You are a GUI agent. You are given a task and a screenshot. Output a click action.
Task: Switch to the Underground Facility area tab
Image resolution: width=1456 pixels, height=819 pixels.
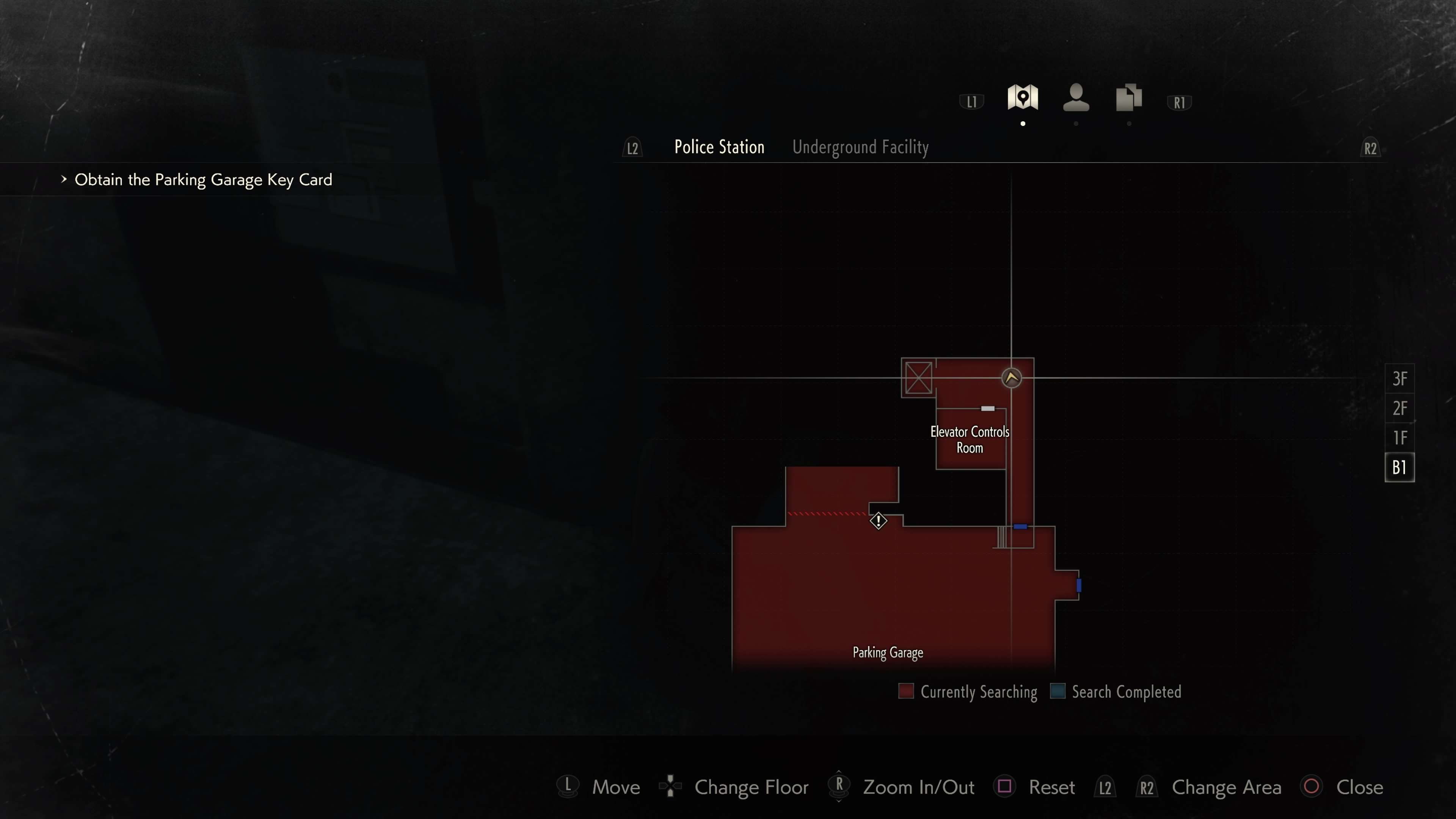pyautogui.click(x=860, y=147)
